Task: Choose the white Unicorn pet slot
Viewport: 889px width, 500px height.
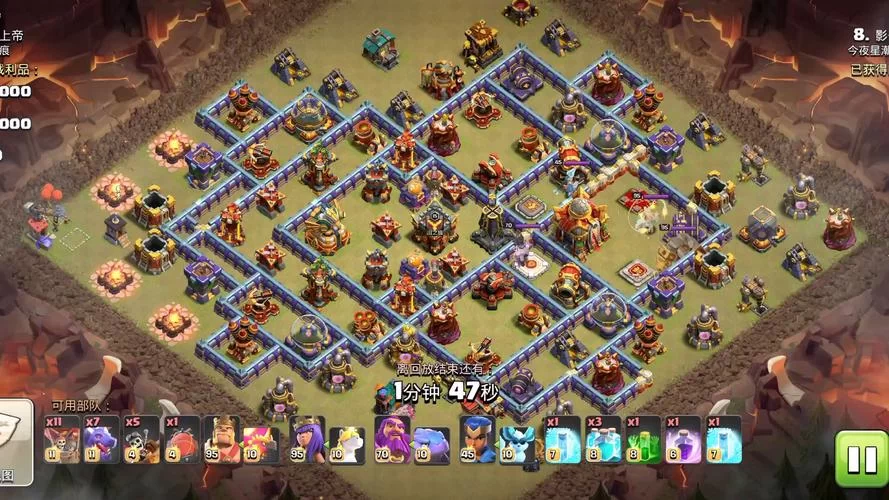Action: pos(346,440)
